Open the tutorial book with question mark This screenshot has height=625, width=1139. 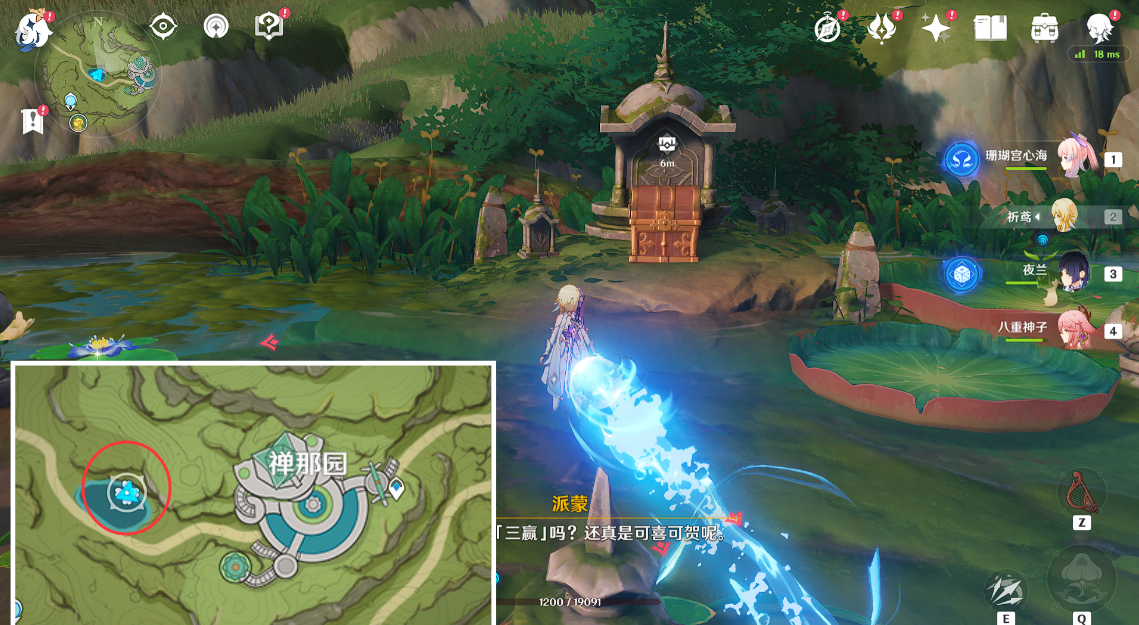(x=269, y=27)
